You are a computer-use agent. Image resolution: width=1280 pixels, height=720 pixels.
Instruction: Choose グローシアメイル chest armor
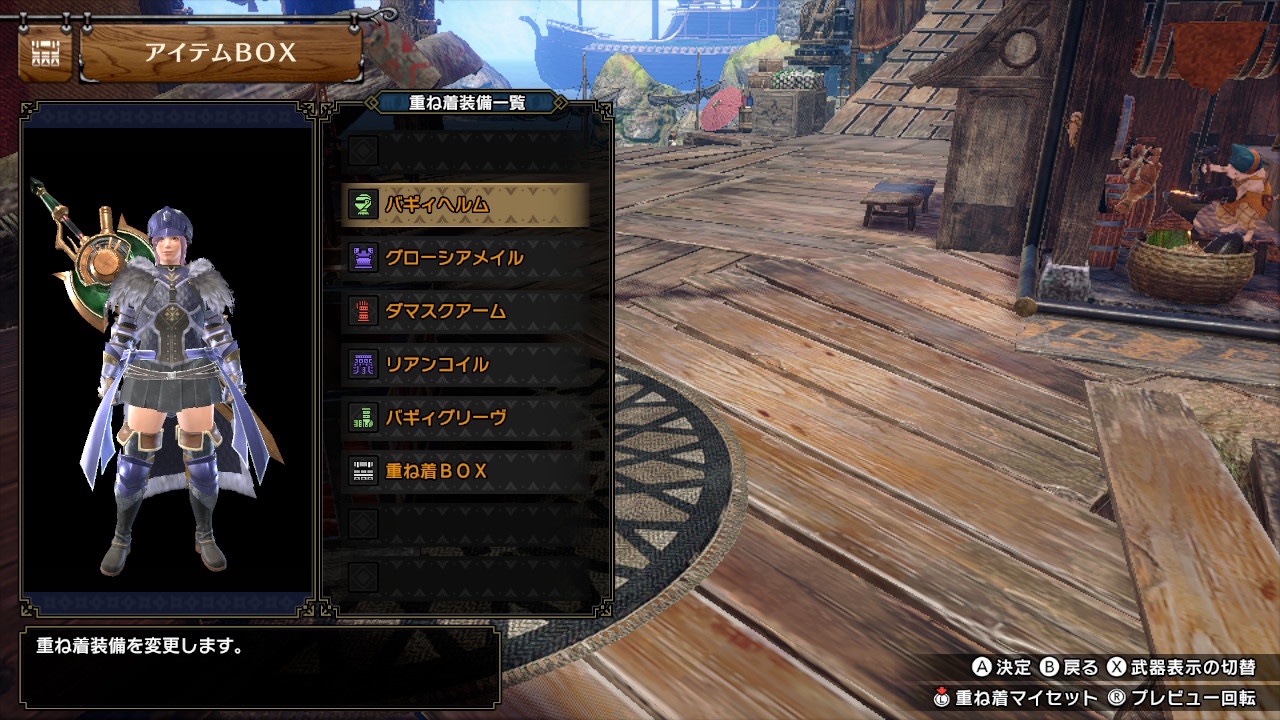465,258
